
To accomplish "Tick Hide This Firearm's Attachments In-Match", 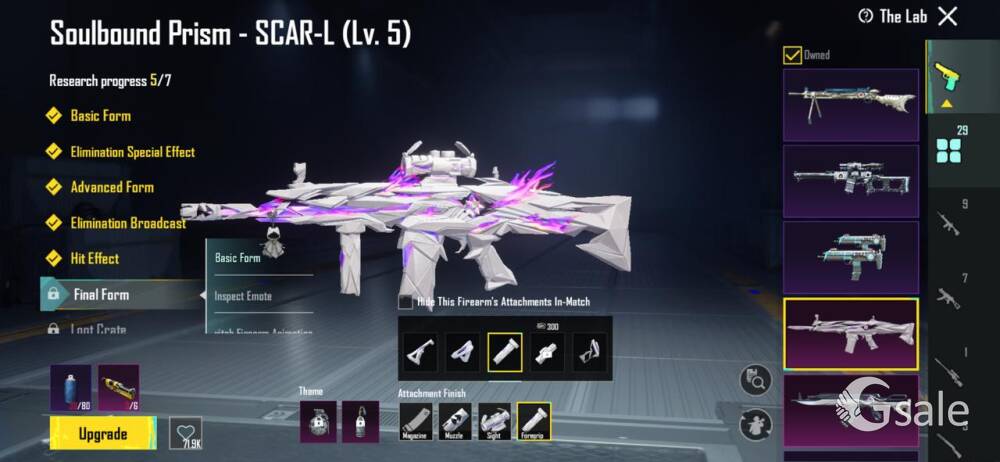I will (405, 301).
